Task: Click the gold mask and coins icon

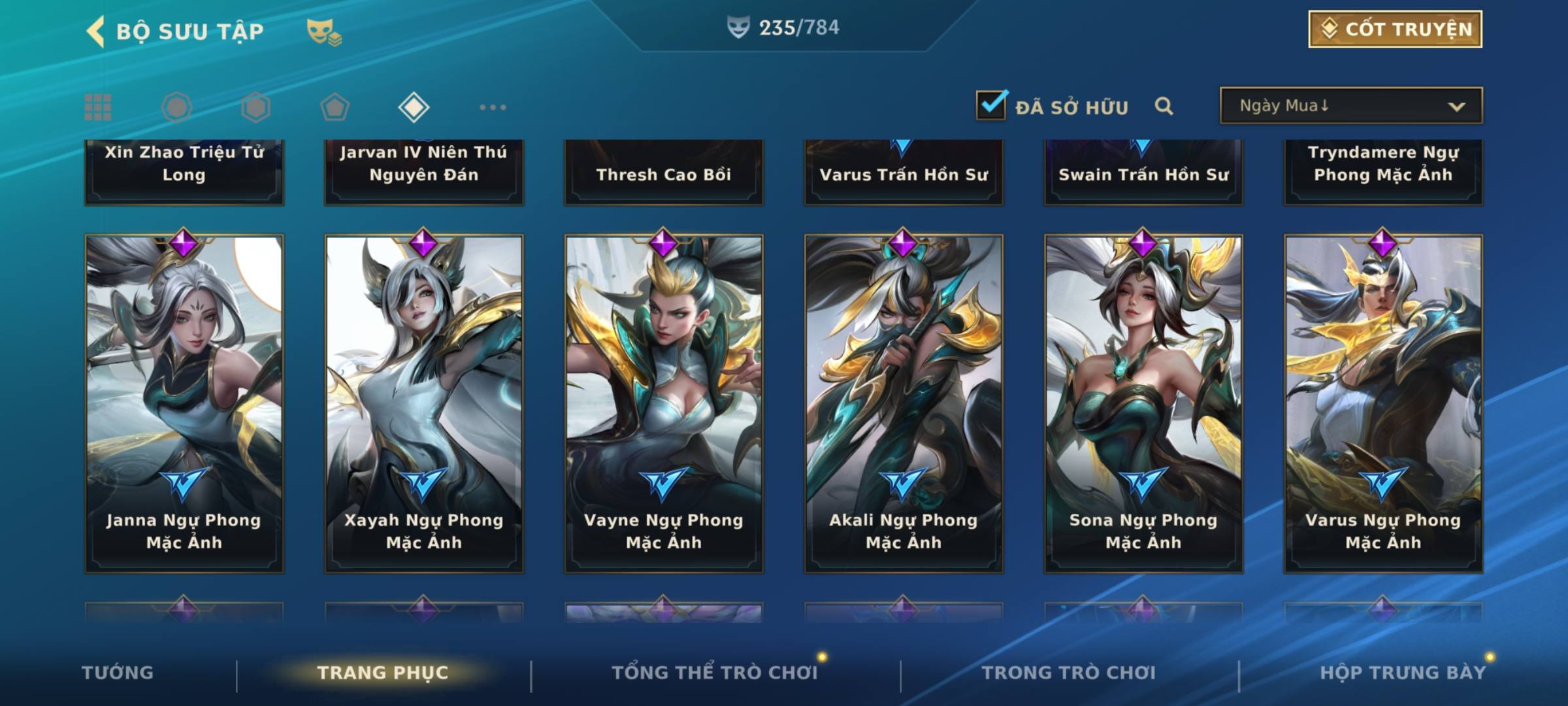Action: pyautogui.click(x=324, y=32)
